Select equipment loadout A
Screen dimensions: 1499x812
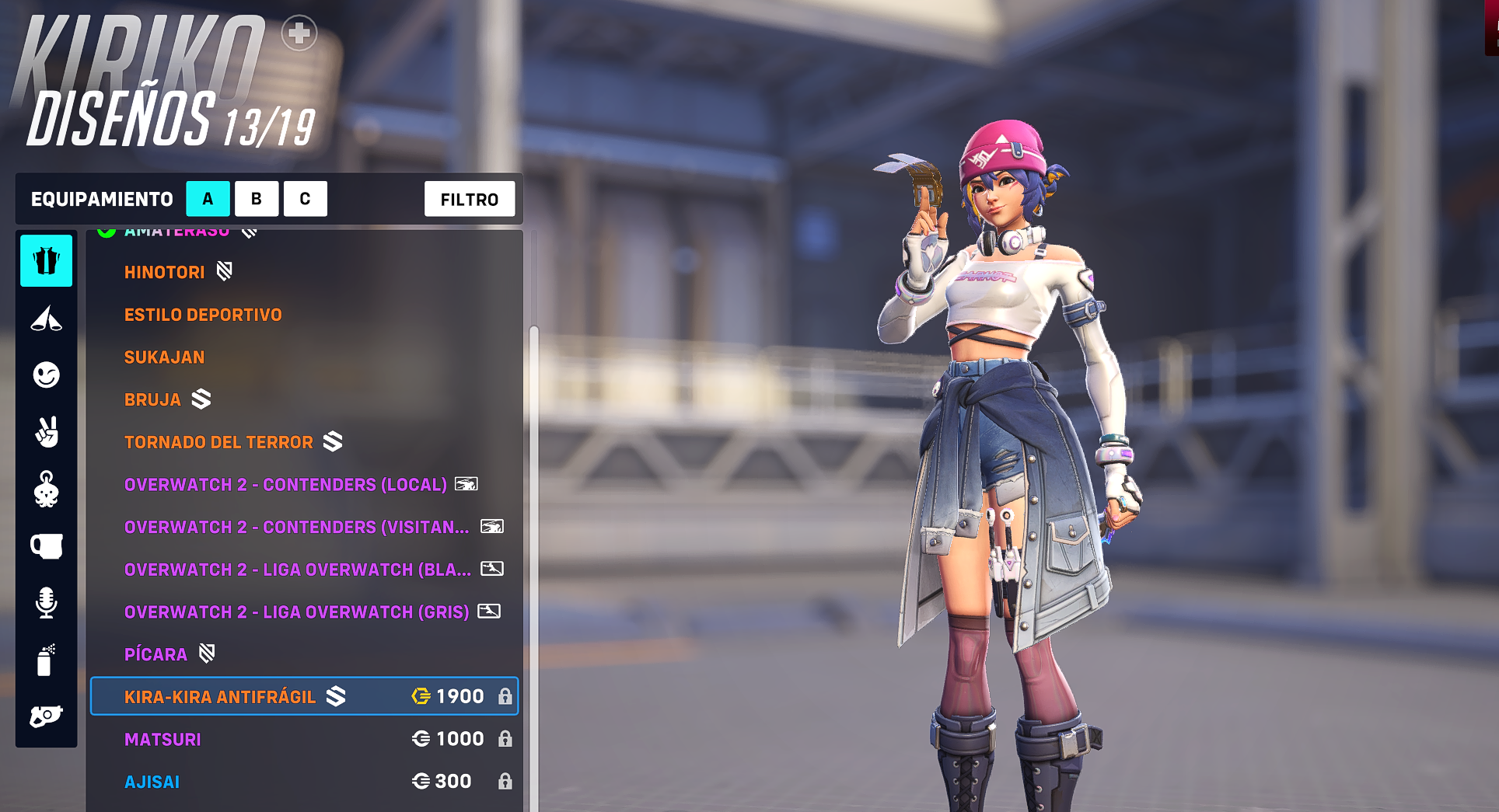(208, 199)
